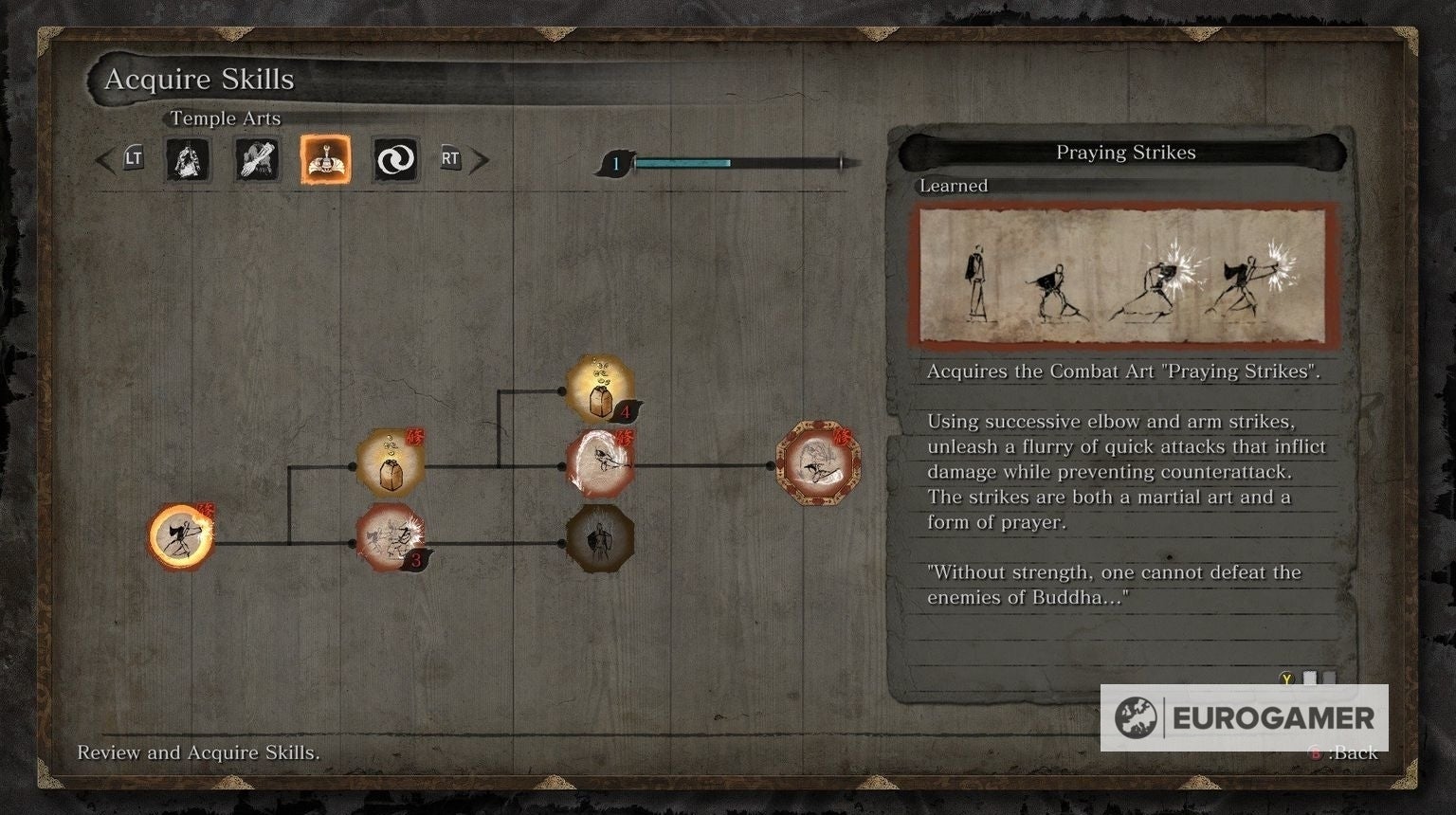This screenshot has width=1456, height=815.
Task: Click the left arrow to view previous tree
Action: point(104,159)
